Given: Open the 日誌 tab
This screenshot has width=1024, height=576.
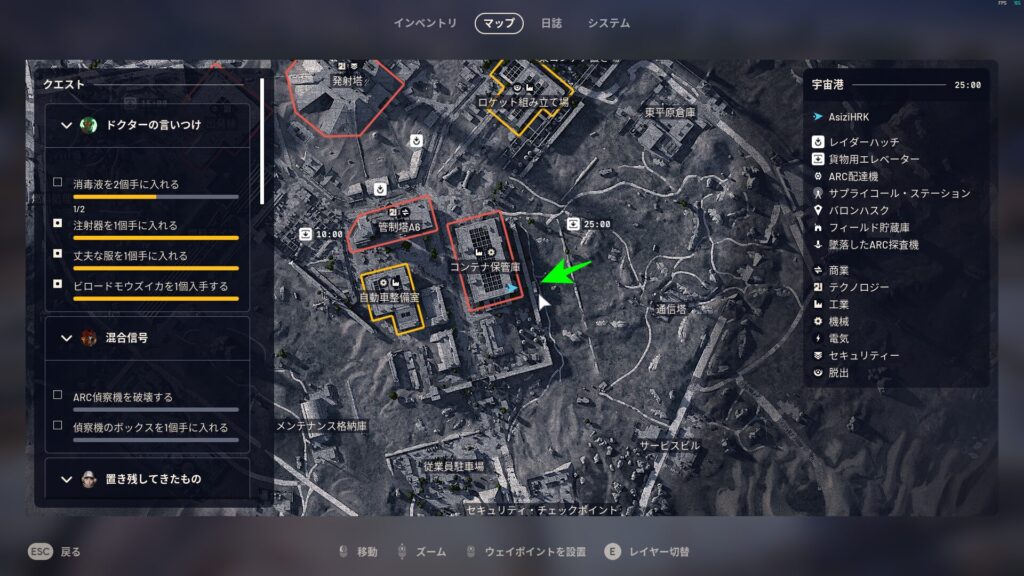Looking at the screenshot, I should coord(551,23).
